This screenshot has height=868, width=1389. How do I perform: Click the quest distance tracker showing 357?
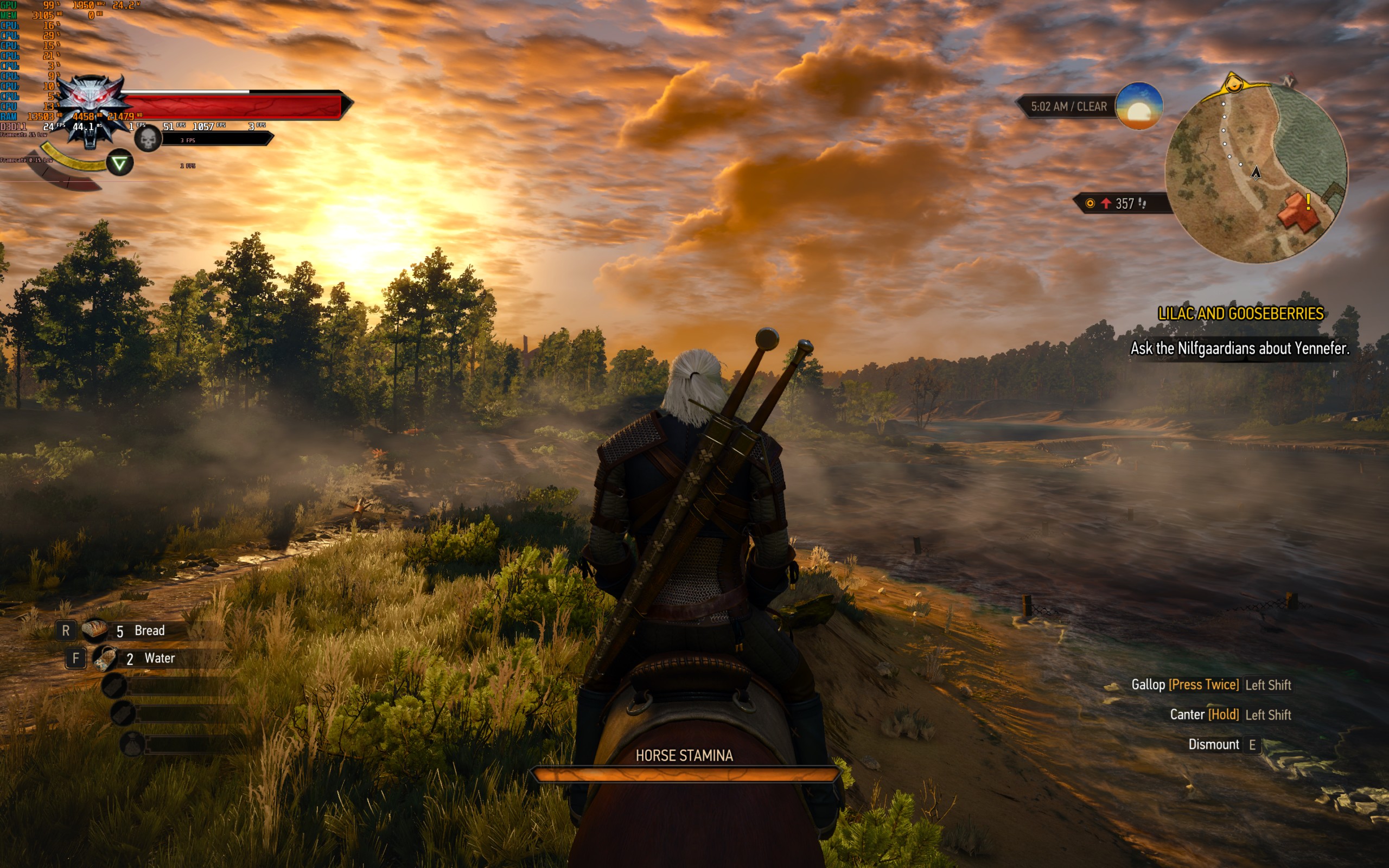(1119, 203)
